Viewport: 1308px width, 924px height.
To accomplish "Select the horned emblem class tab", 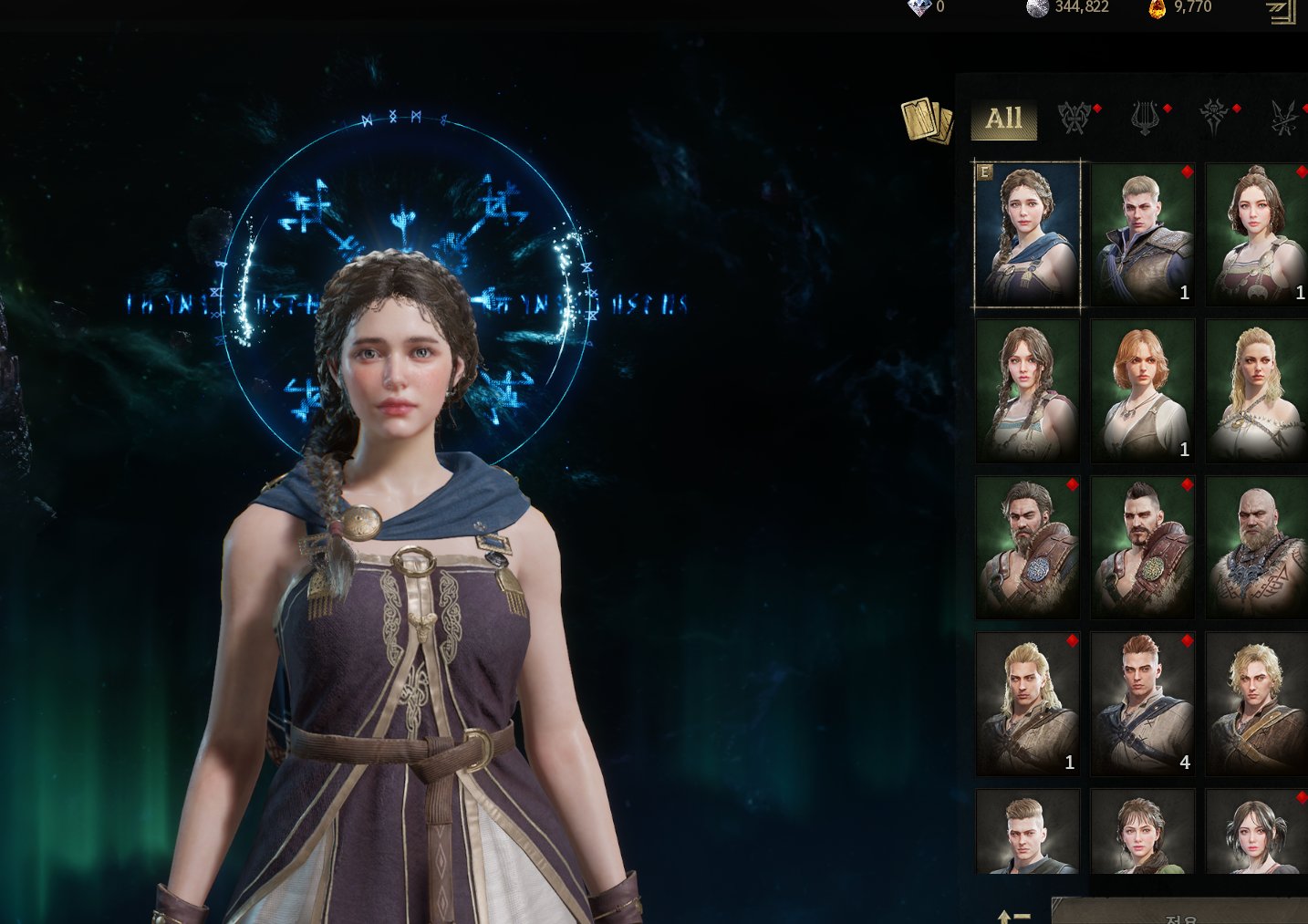I will 1213,119.
